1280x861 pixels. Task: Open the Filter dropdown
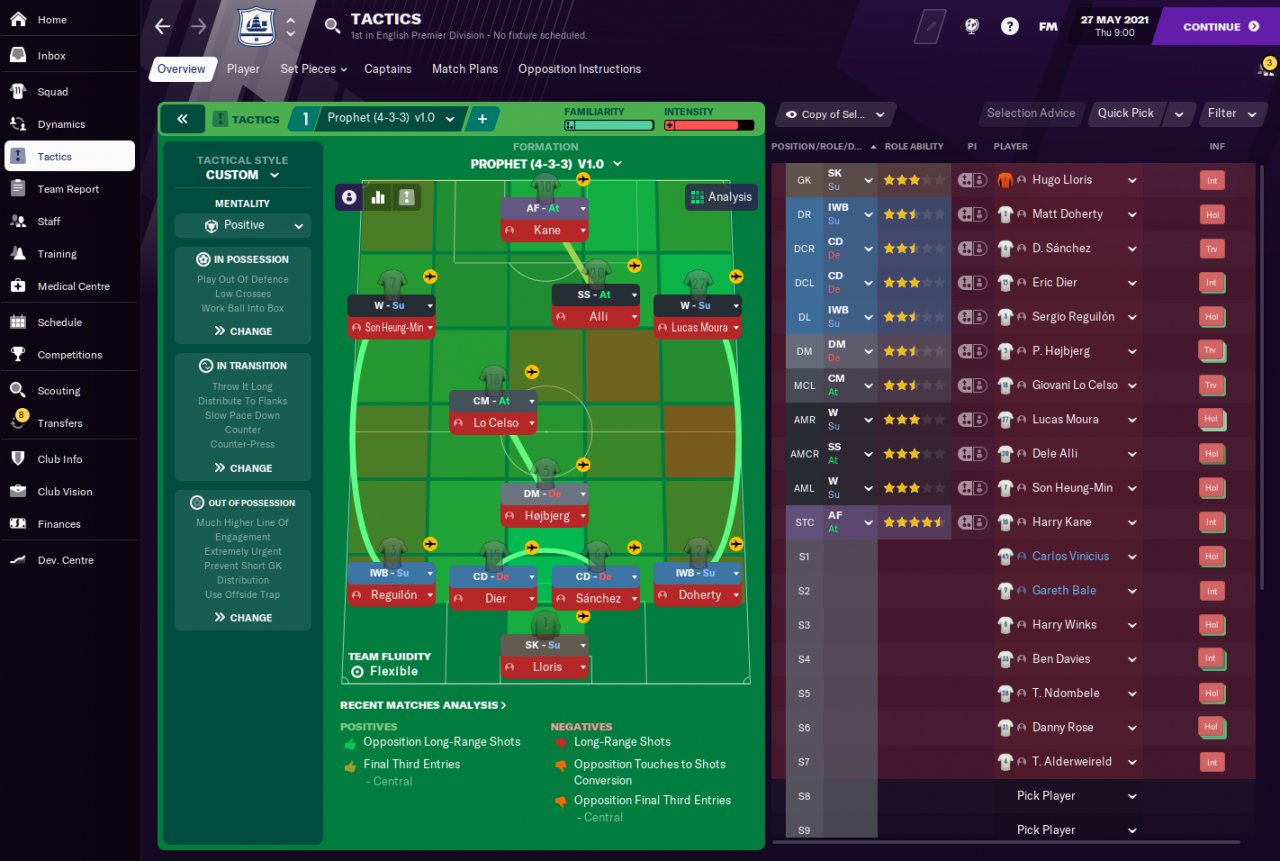coord(1230,113)
